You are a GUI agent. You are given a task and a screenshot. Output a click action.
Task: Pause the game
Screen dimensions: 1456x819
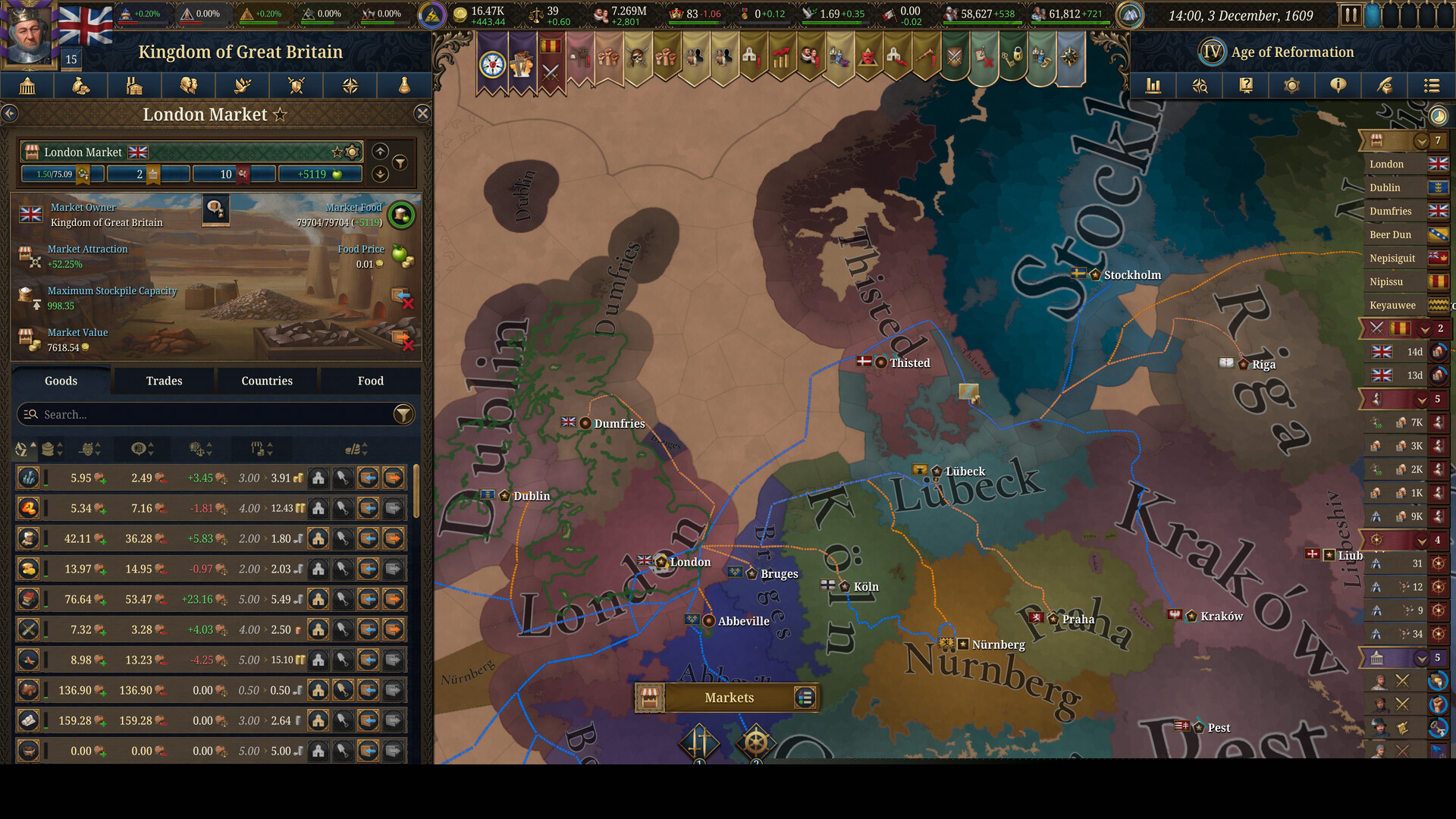coord(1350,15)
